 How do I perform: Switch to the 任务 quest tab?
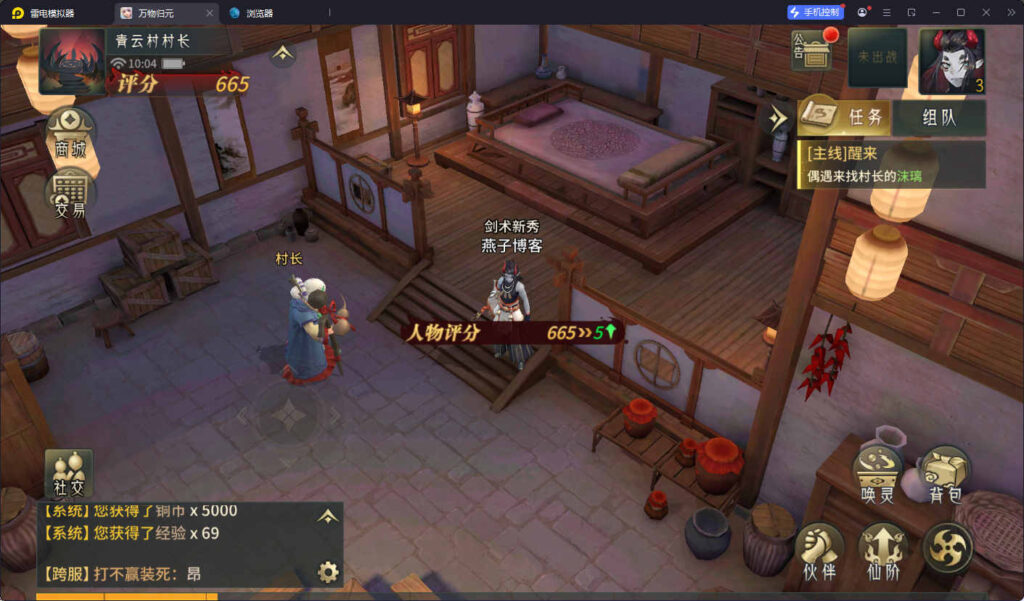(845, 117)
